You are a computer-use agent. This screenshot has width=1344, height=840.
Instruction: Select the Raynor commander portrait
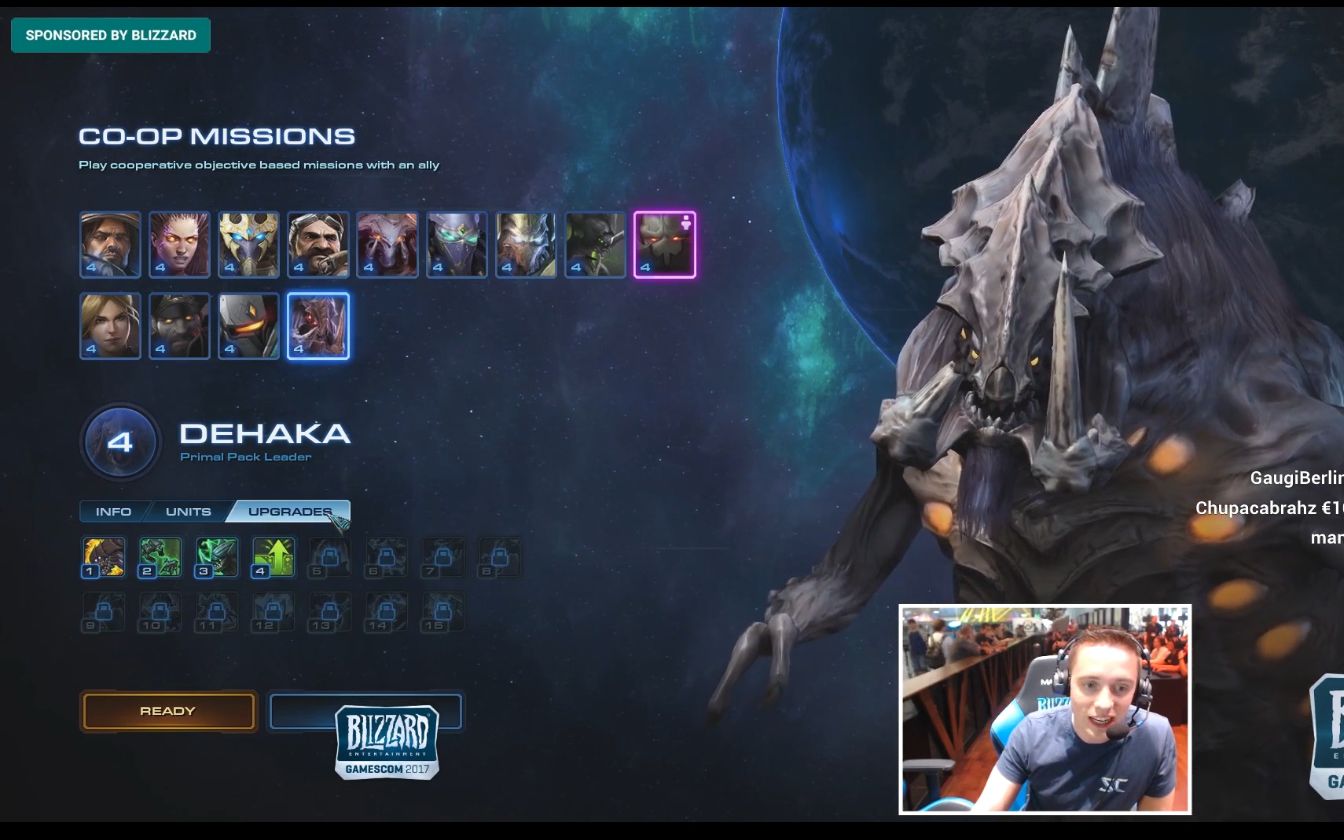[x=110, y=244]
